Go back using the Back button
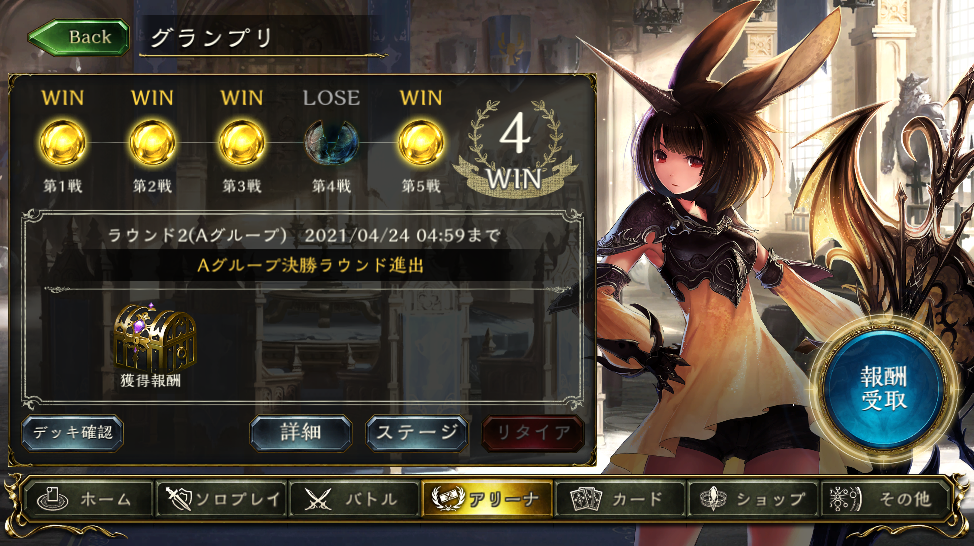Image resolution: width=974 pixels, height=546 pixels. (x=80, y=37)
